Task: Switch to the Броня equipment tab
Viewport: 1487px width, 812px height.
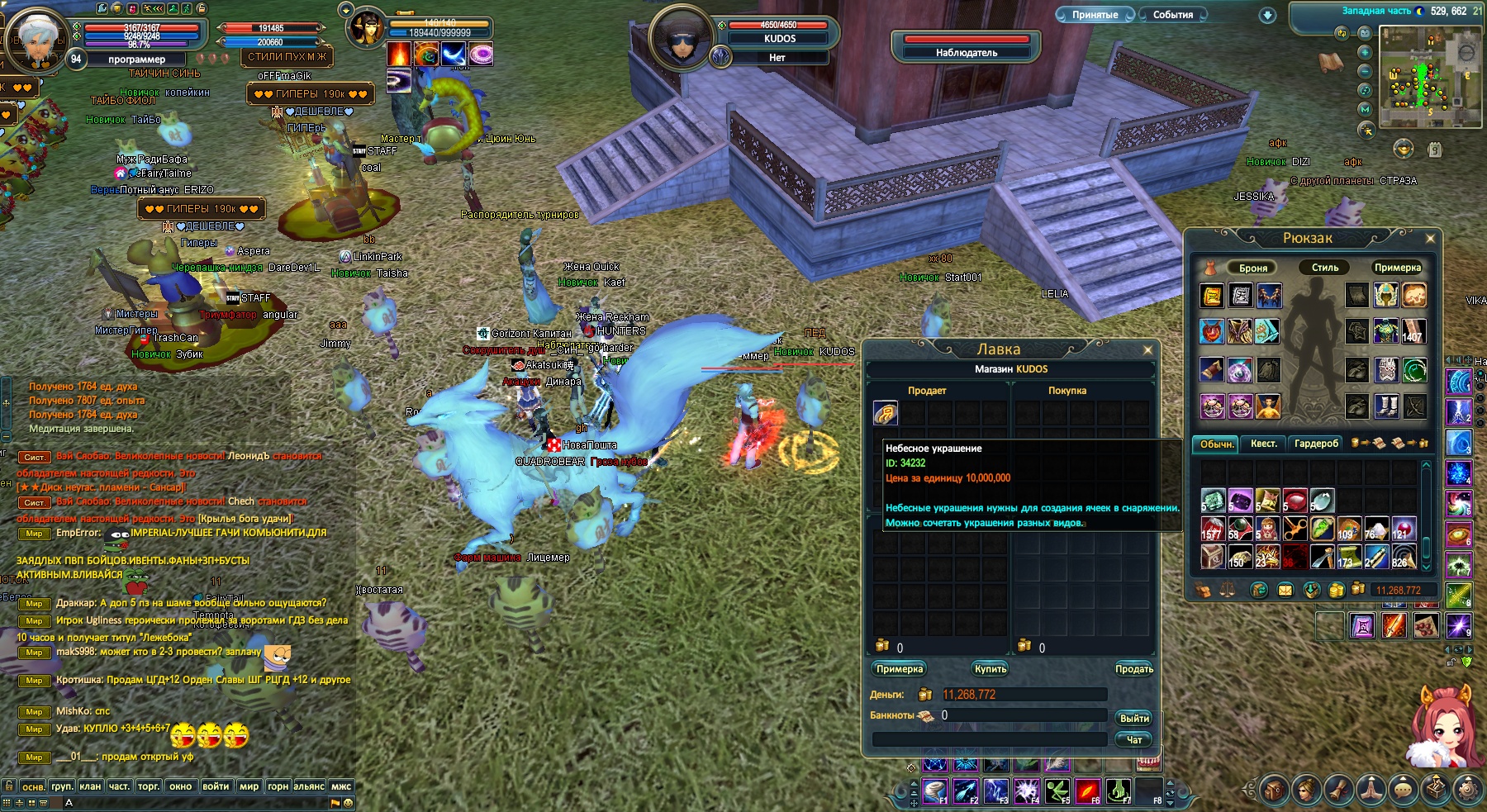Action: click(1252, 268)
